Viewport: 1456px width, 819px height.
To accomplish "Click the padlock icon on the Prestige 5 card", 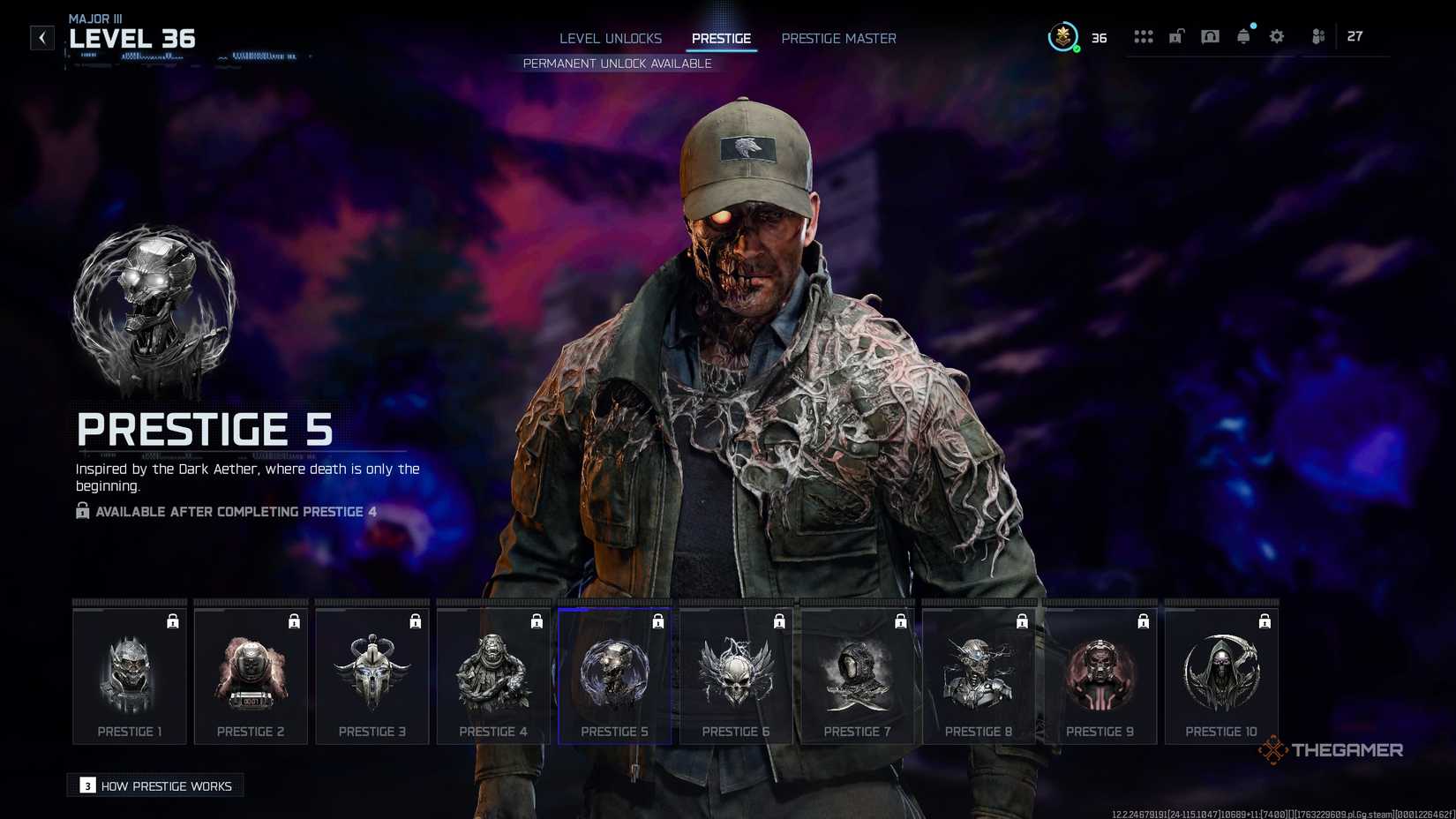I will tap(657, 620).
